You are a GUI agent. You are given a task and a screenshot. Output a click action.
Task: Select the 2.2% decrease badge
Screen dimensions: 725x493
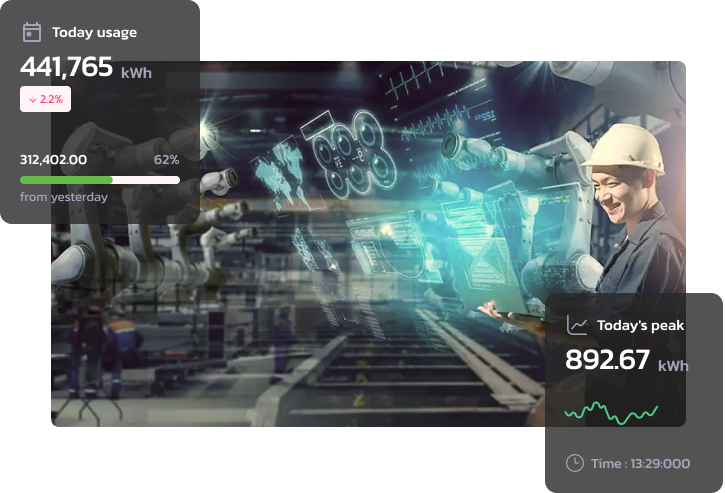[45, 99]
